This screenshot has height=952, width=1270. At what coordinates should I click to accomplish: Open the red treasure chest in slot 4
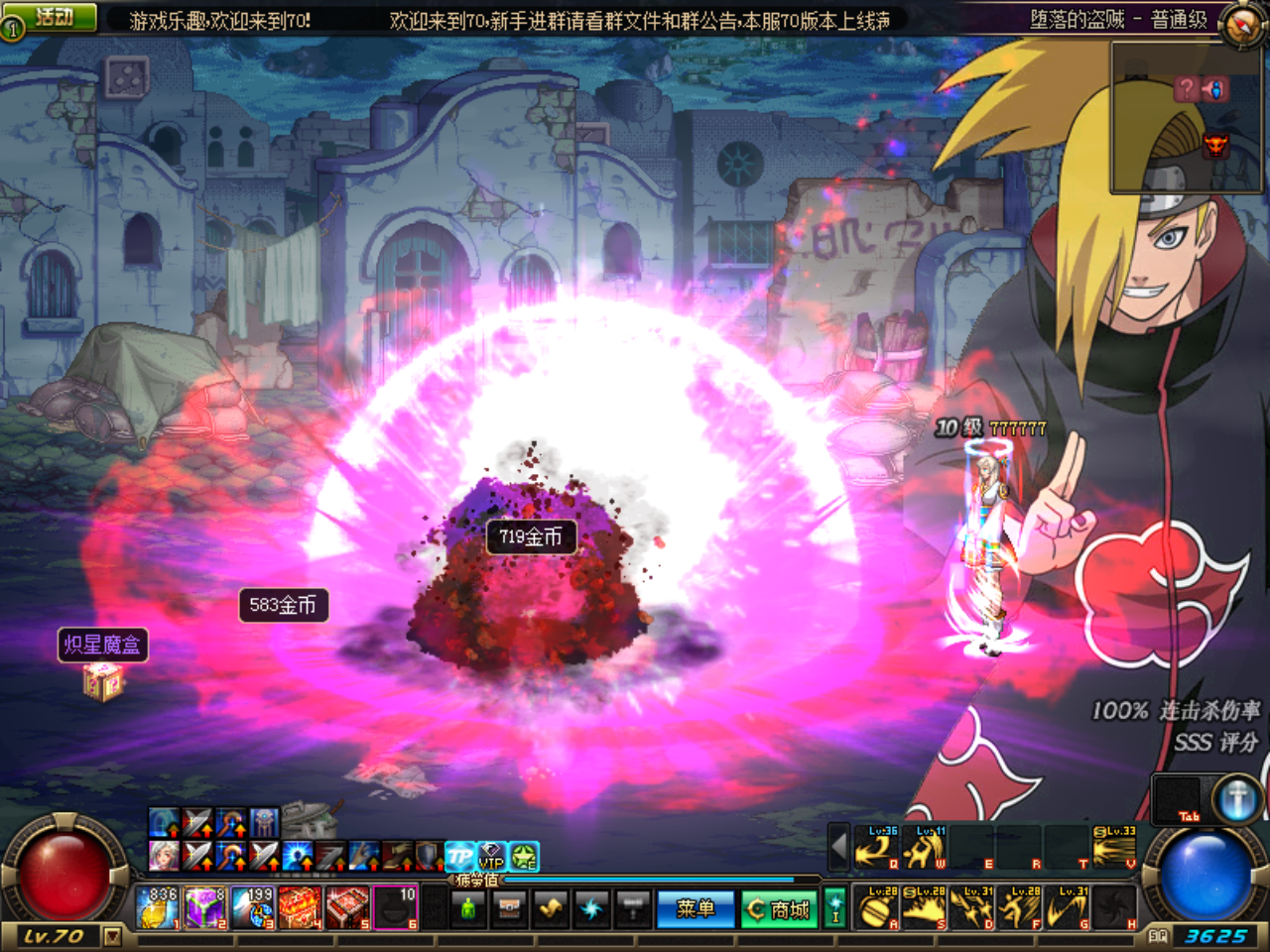(x=301, y=907)
